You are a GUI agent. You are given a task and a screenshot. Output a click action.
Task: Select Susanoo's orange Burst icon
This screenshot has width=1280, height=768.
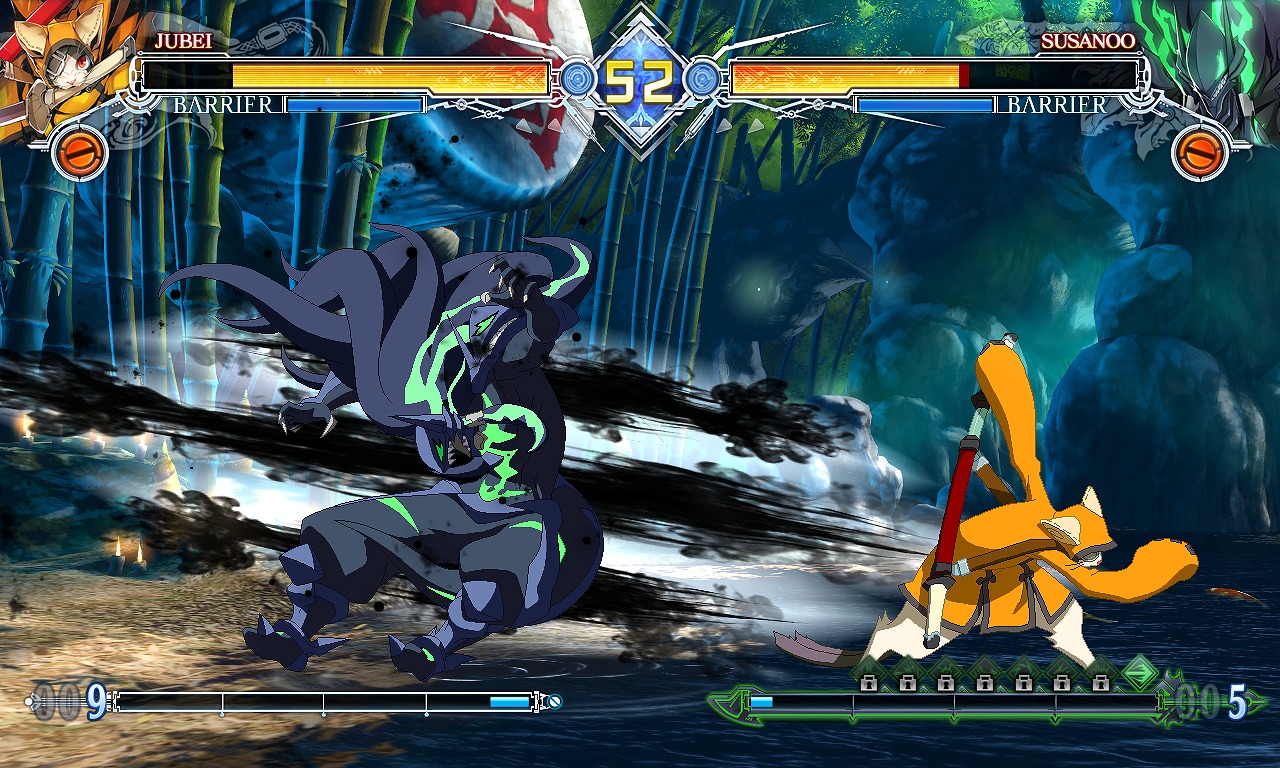click(1199, 153)
